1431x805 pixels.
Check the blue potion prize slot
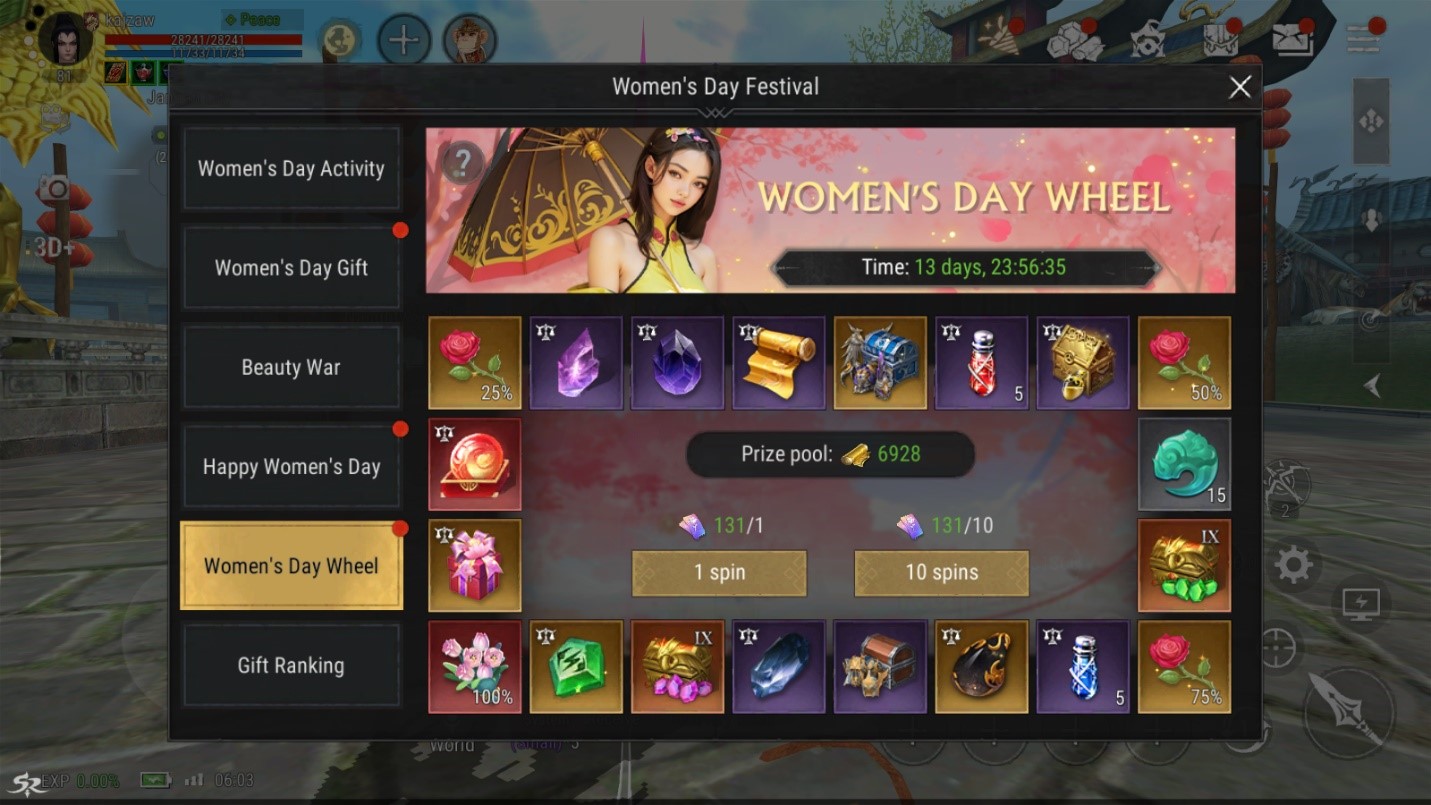pyautogui.click(x=1083, y=666)
